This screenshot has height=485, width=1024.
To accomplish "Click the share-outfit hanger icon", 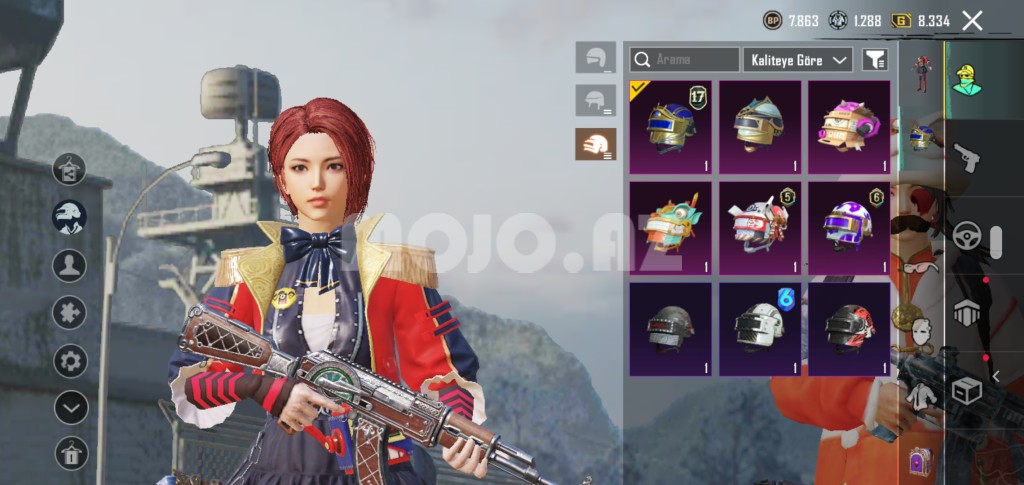I will coord(69,169).
